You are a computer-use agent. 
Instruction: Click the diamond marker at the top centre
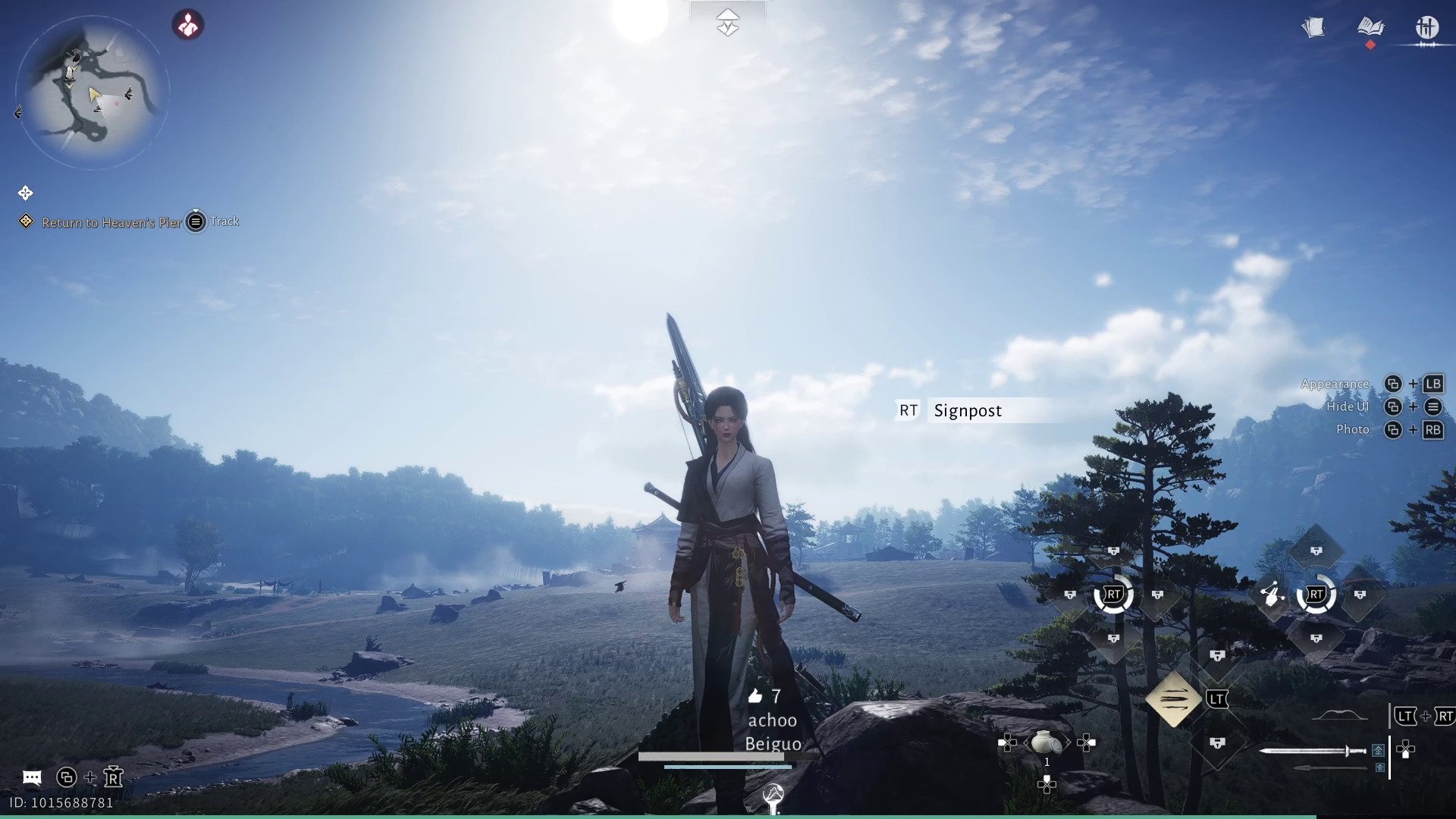point(727,23)
